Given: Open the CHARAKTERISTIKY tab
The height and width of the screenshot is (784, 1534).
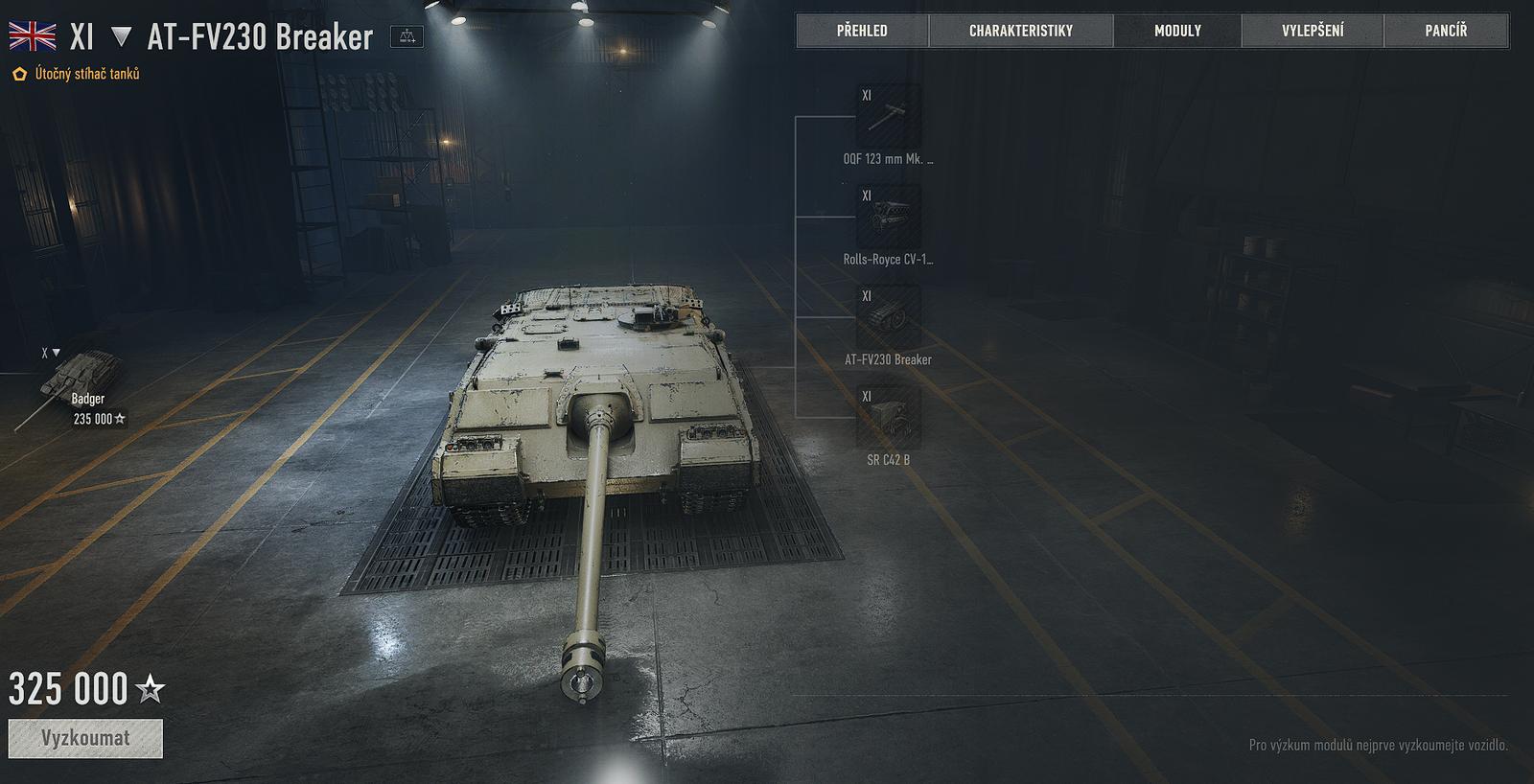Looking at the screenshot, I should [x=1019, y=30].
